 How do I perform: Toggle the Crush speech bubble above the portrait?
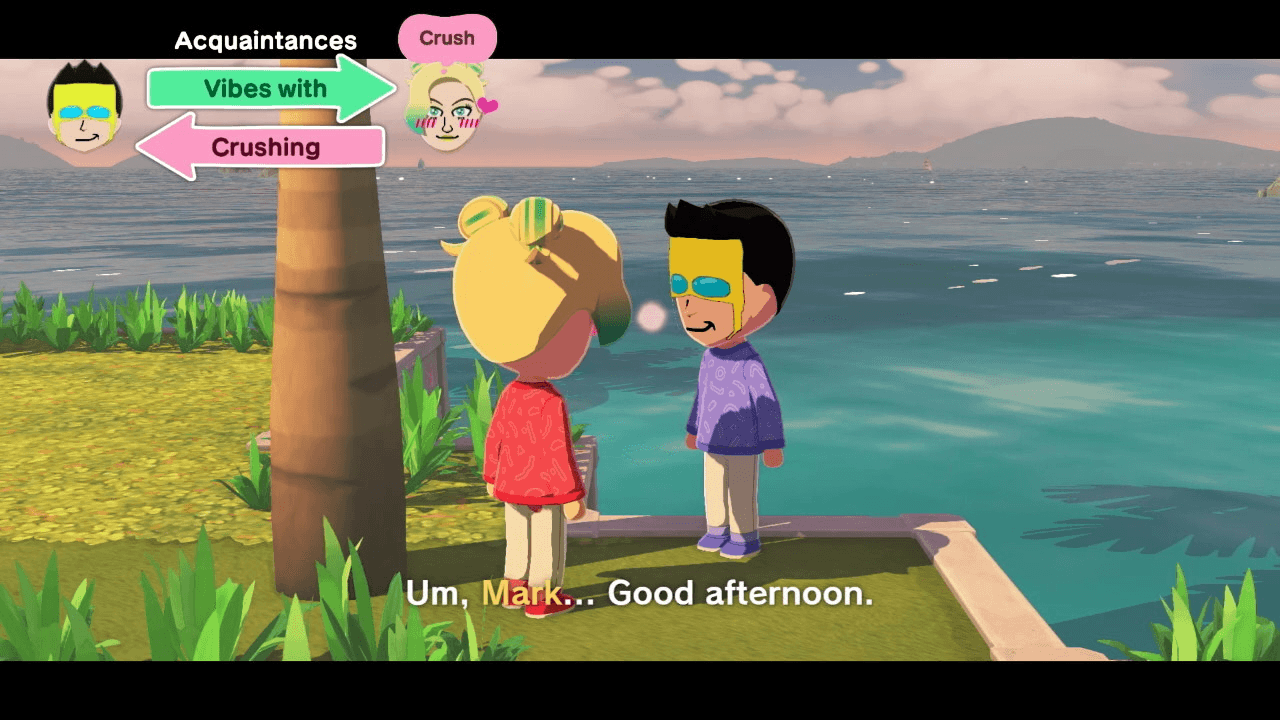pyautogui.click(x=447, y=37)
